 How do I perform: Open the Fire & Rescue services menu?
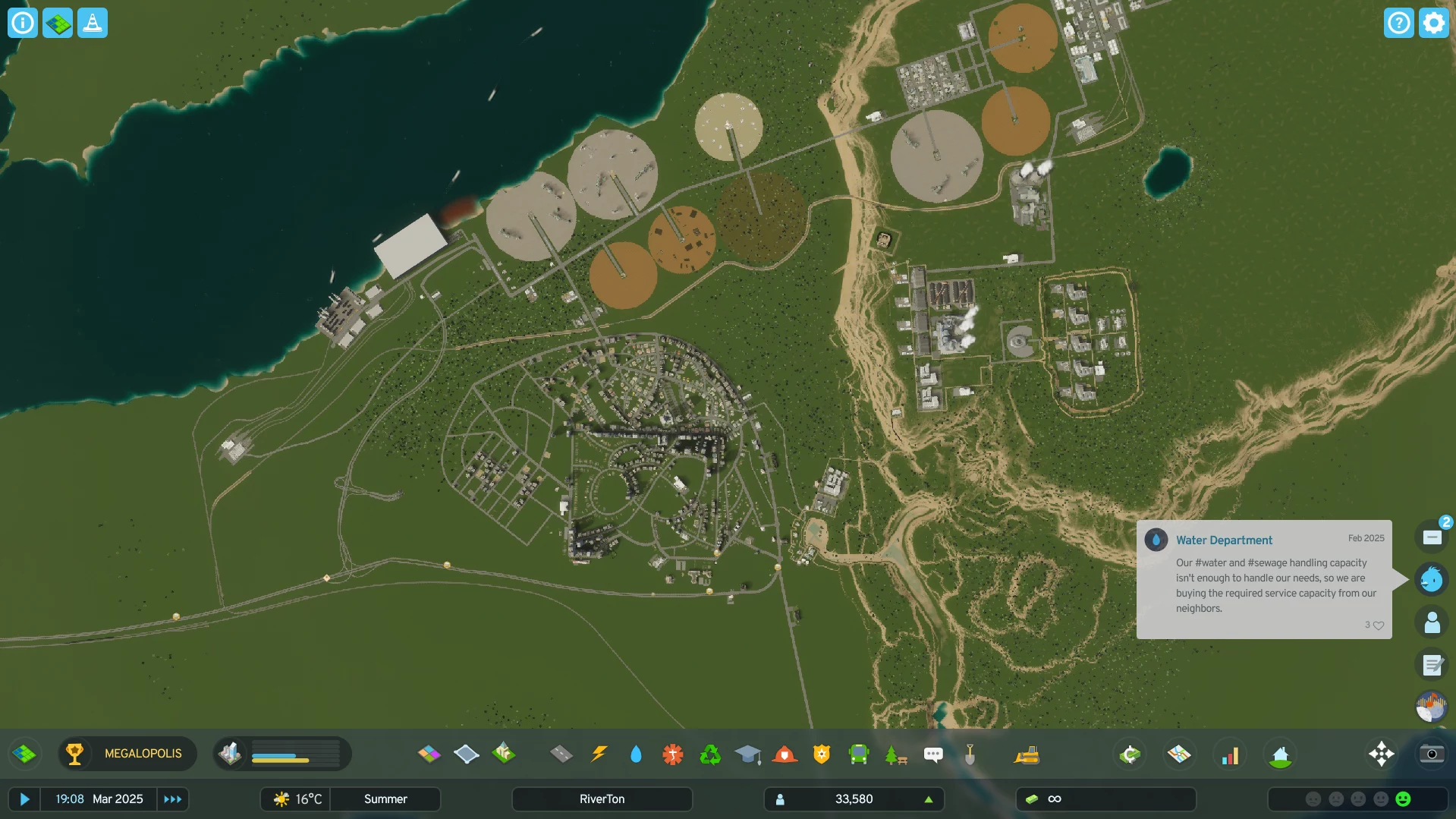tap(785, 754)
